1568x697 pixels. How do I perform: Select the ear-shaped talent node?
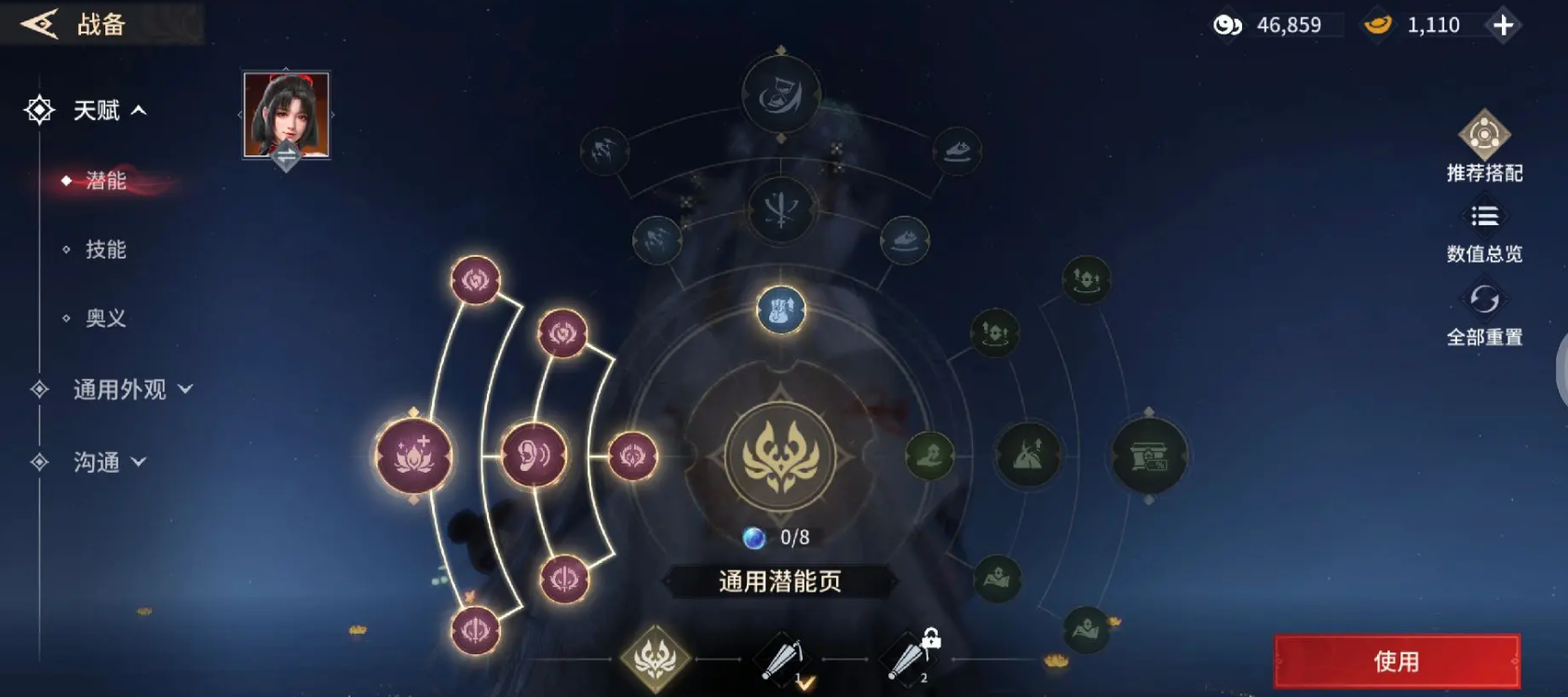pos(531,455)
